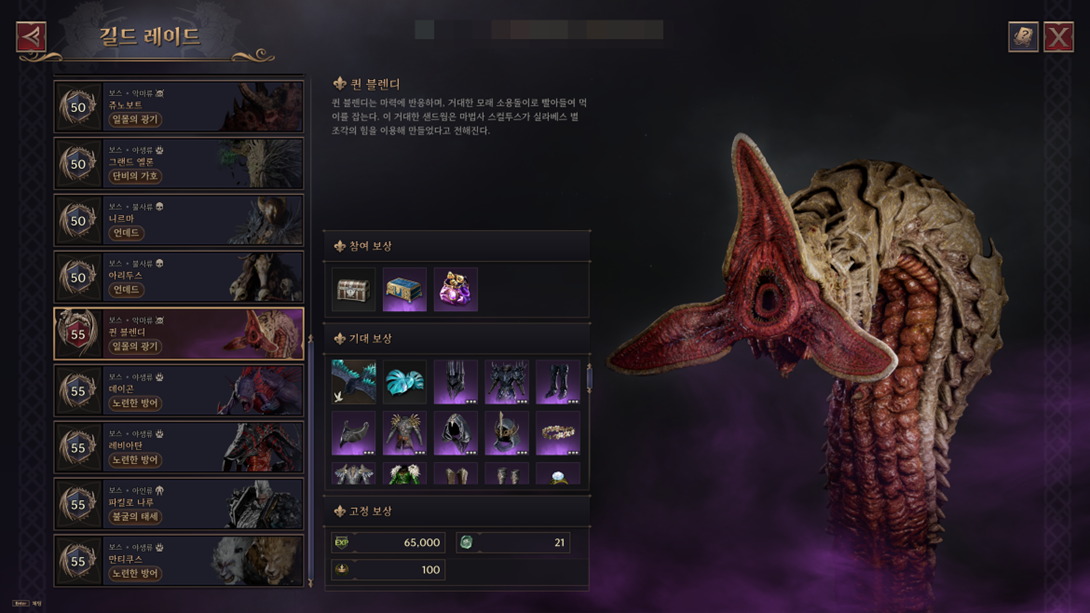Inspect the dark hooded cowl reward
Viewport: 1090px width, 613px height.
455,434
